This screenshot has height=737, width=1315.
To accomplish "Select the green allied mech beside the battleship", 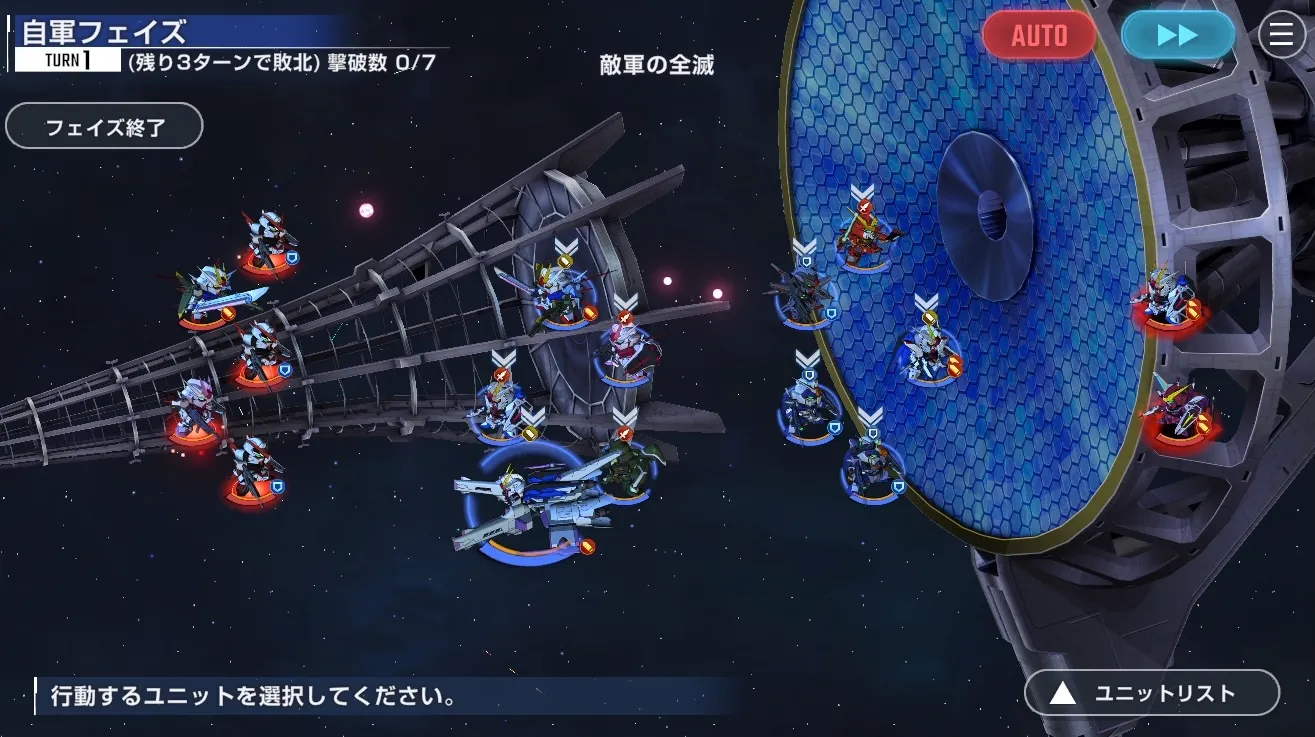I will [x=626, y=468].
